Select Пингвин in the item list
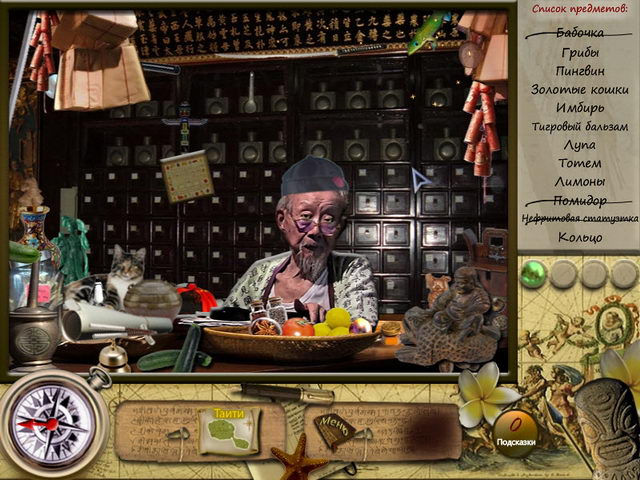Screen dimensions: 640x480 click(580, 71)
